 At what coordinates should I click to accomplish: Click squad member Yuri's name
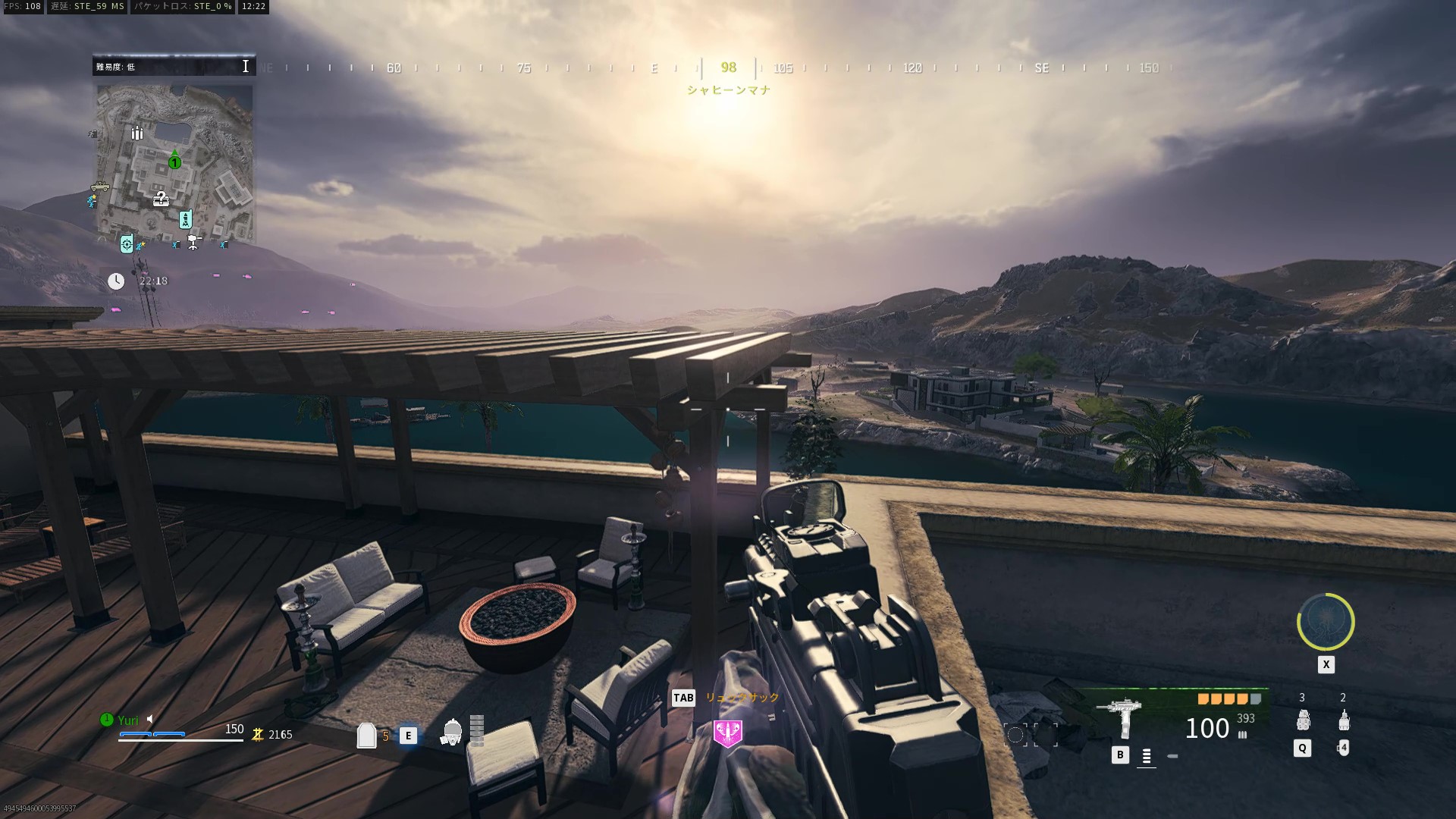(x=128, y=720)
